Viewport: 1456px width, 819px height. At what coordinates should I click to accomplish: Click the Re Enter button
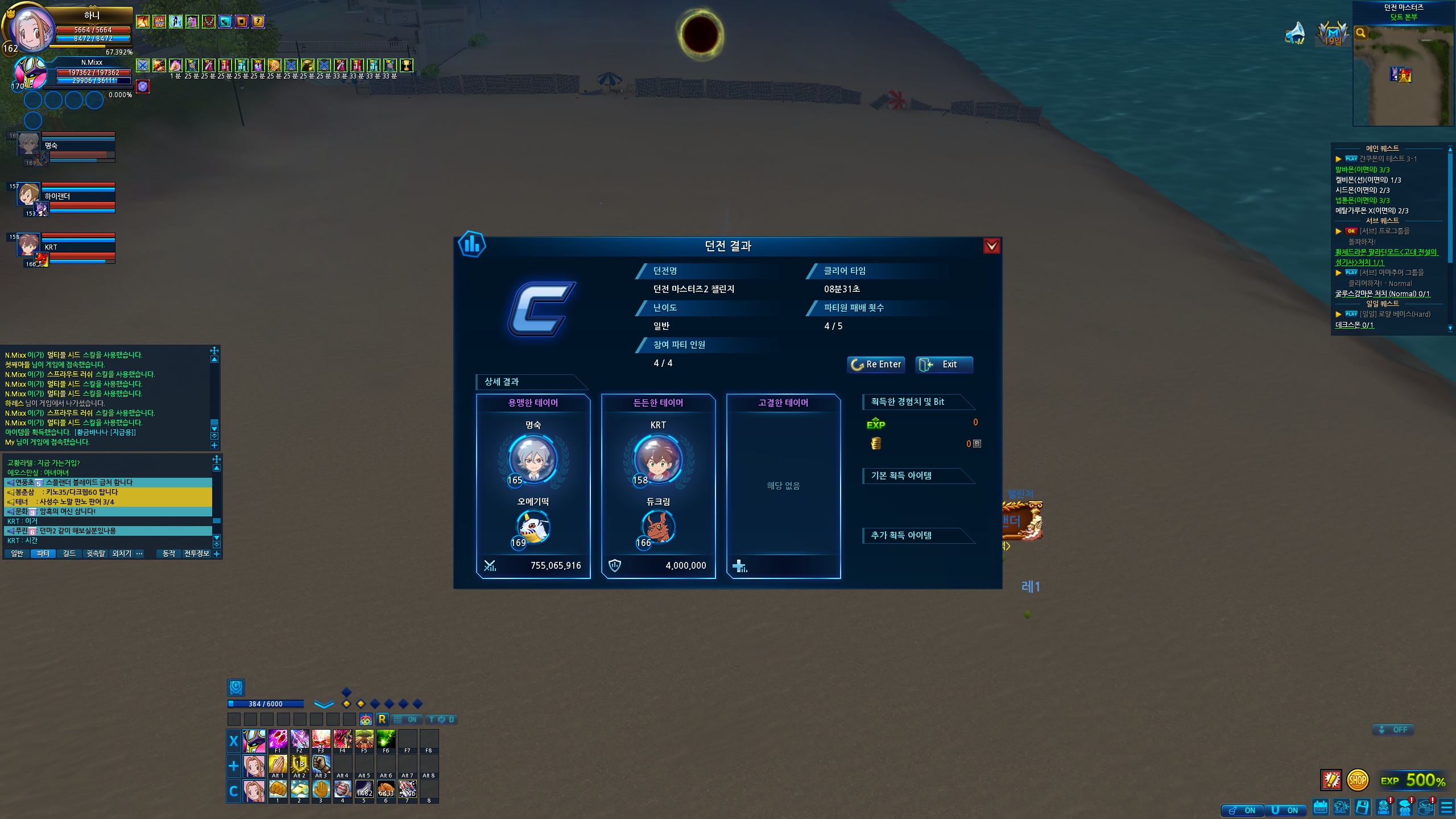point(876,365)
